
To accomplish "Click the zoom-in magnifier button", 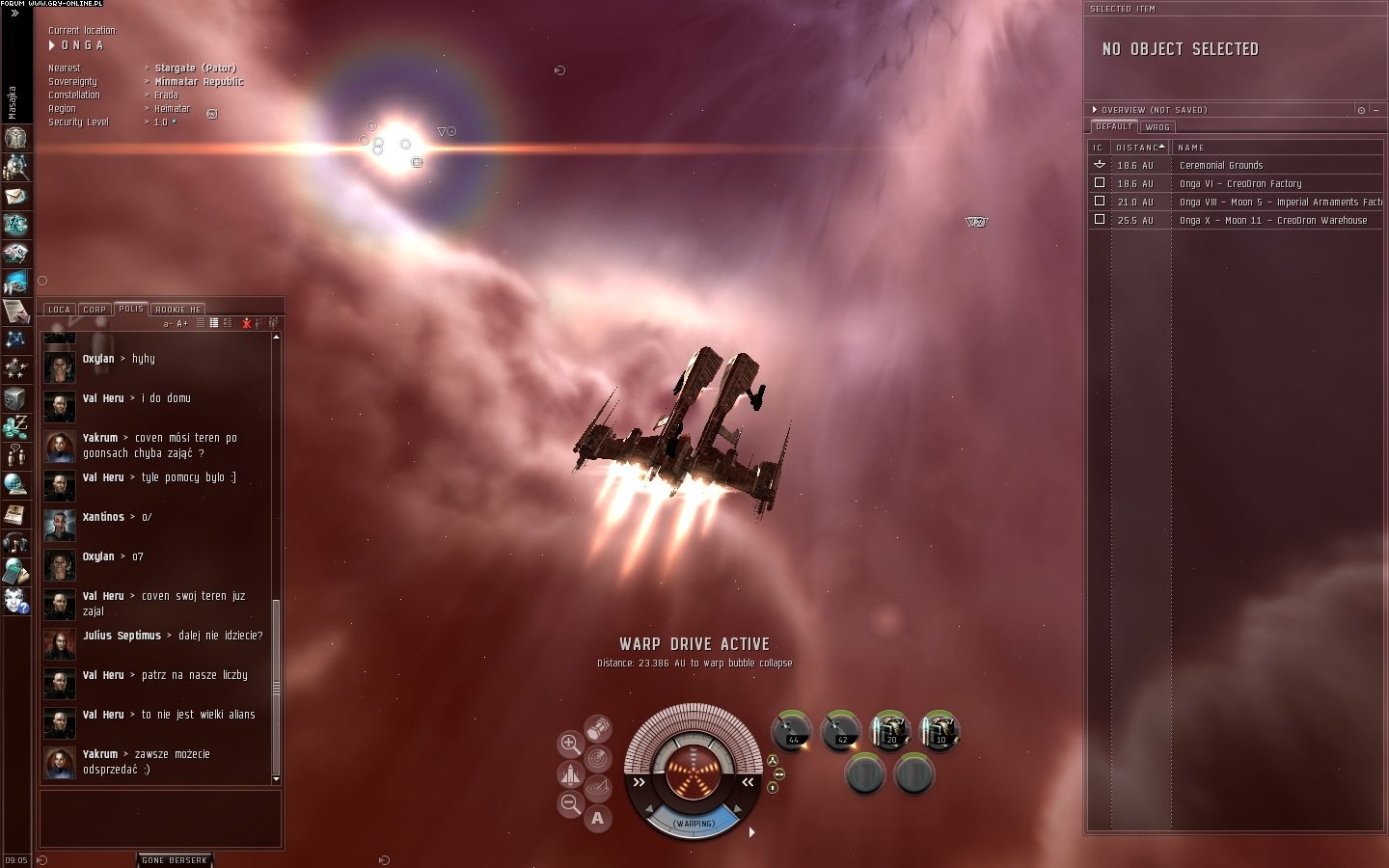I will (570, 744).
